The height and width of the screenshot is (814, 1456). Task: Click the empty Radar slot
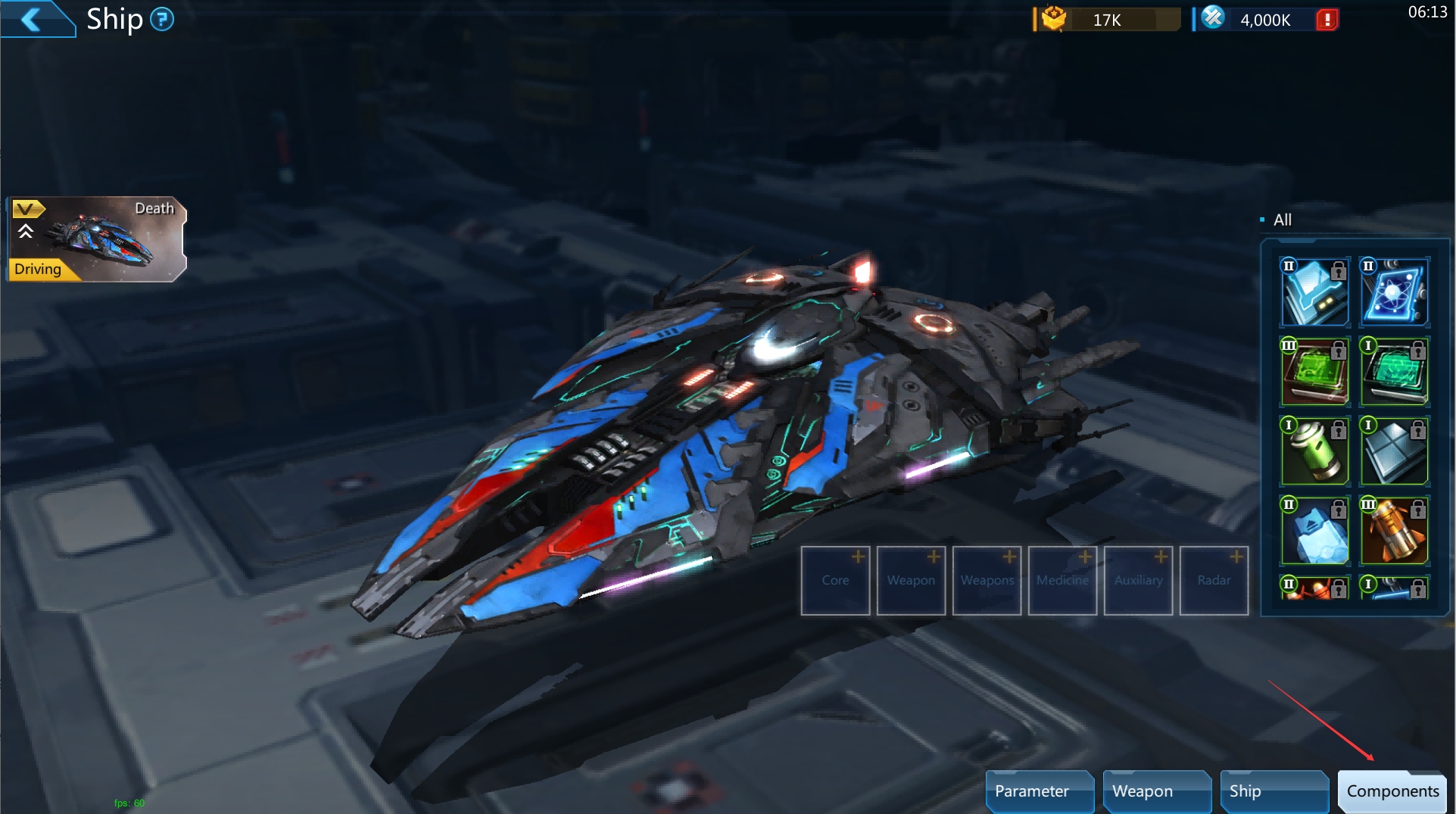(x=1214, y=580)
